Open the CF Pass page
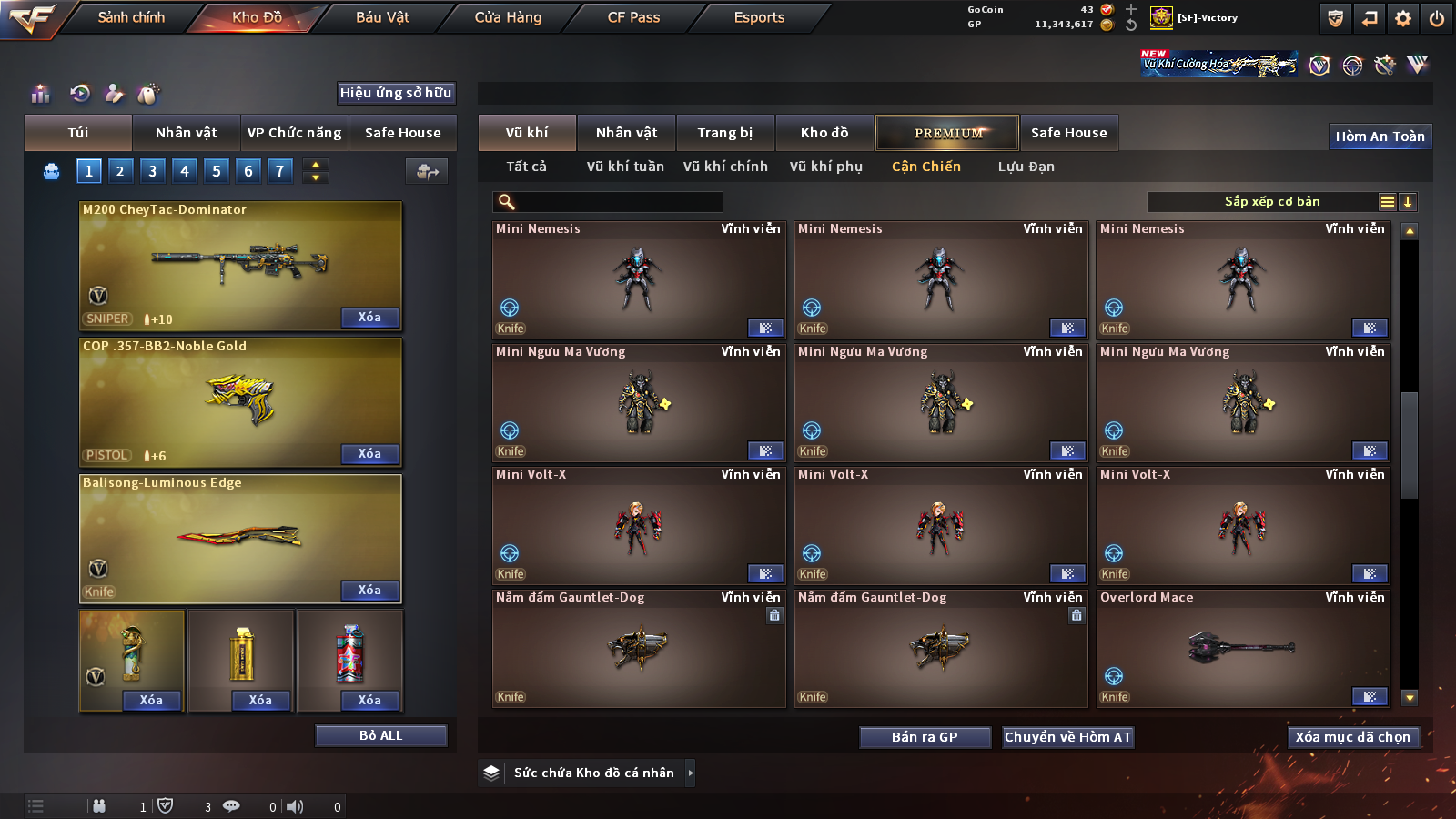Screen dimensions: 1456x819 (x=633, y=17)
